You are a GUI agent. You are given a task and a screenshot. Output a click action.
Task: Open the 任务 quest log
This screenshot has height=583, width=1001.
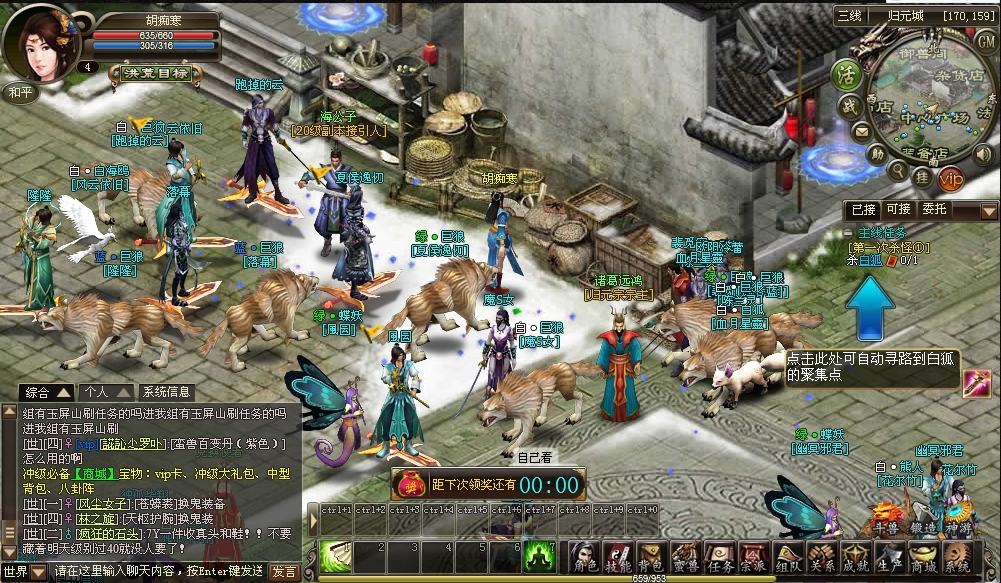(x=720, y=557)
